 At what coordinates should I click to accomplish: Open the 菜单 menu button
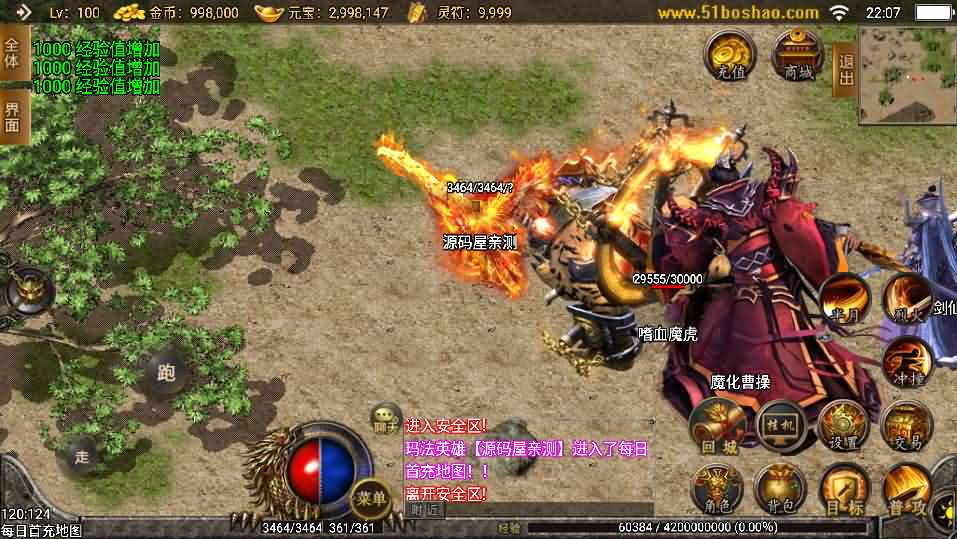(371, 497)
